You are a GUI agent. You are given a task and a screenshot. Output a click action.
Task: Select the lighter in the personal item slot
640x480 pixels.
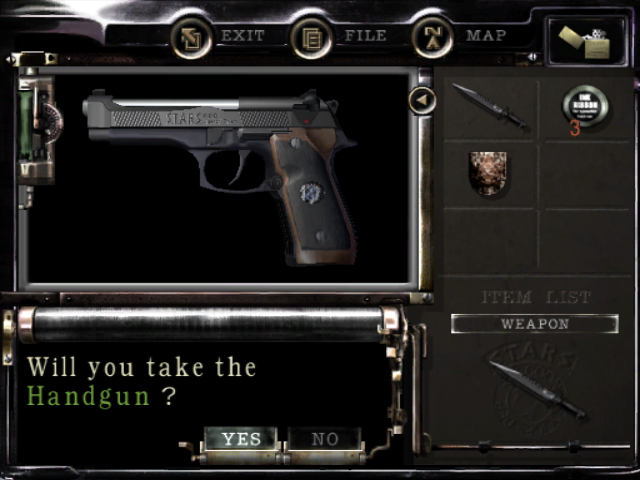(589, 43)
